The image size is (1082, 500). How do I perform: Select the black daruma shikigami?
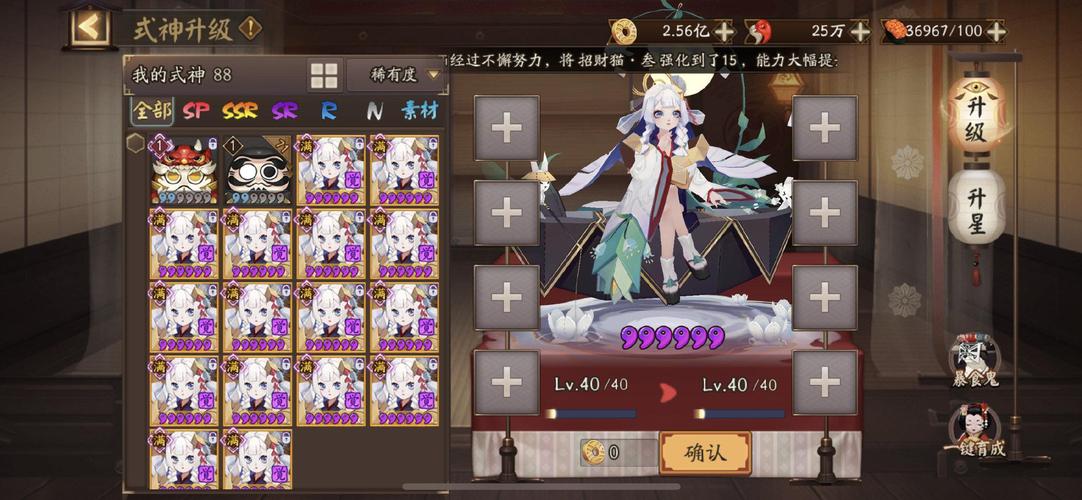[x=258, y=170]
